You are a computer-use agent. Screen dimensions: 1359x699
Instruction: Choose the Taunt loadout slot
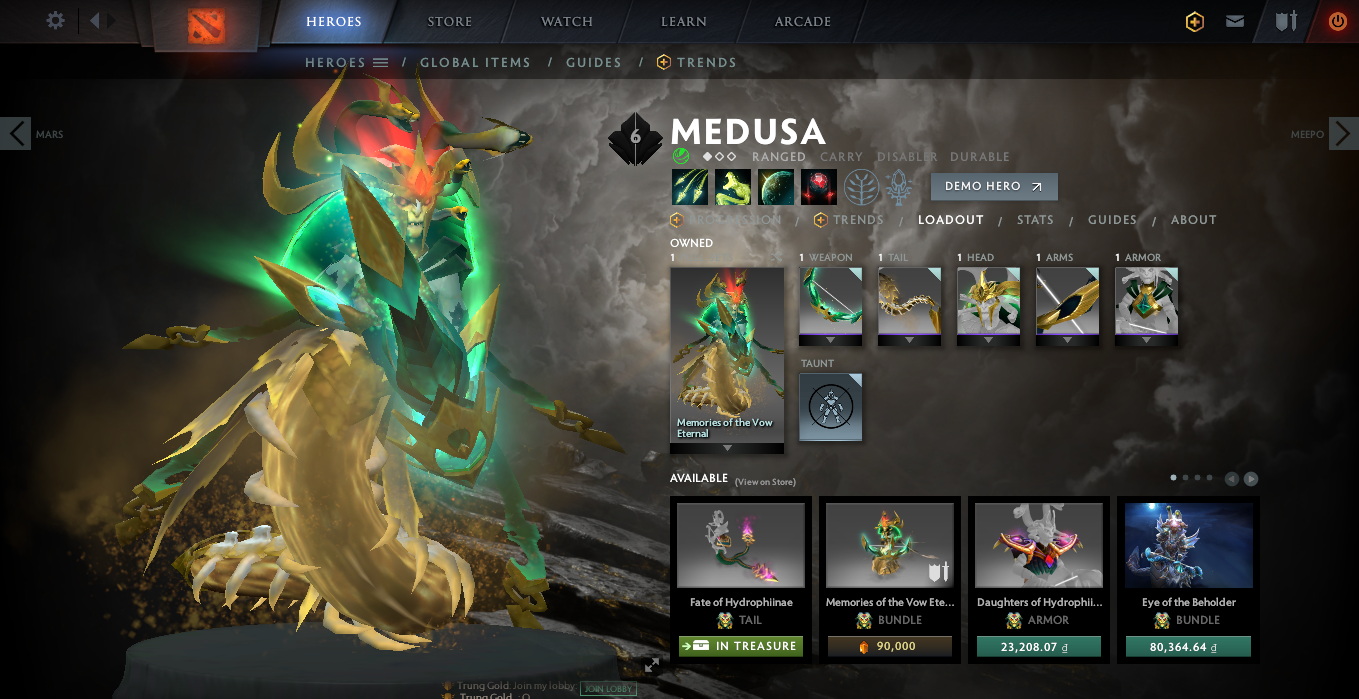click(x=830, y=406)
